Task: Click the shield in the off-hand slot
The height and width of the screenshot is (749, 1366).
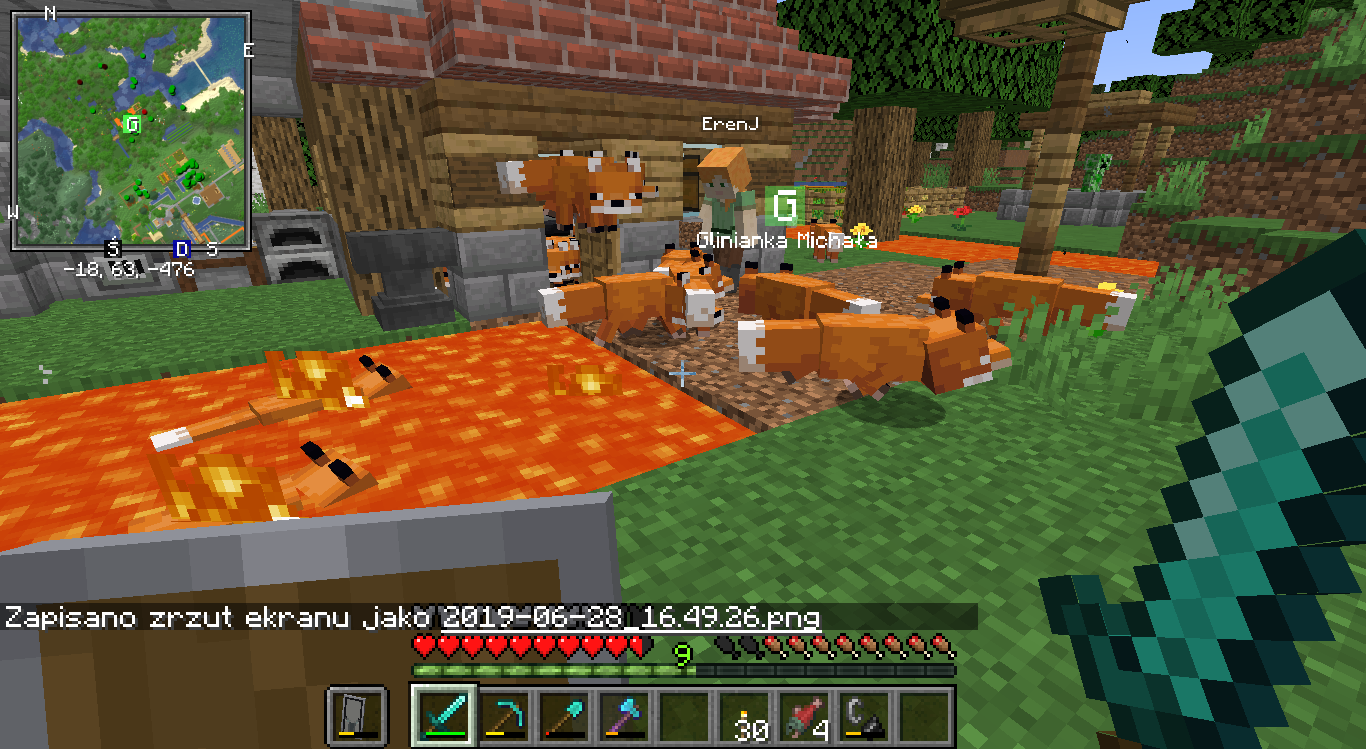Action: tap(357, 716)
